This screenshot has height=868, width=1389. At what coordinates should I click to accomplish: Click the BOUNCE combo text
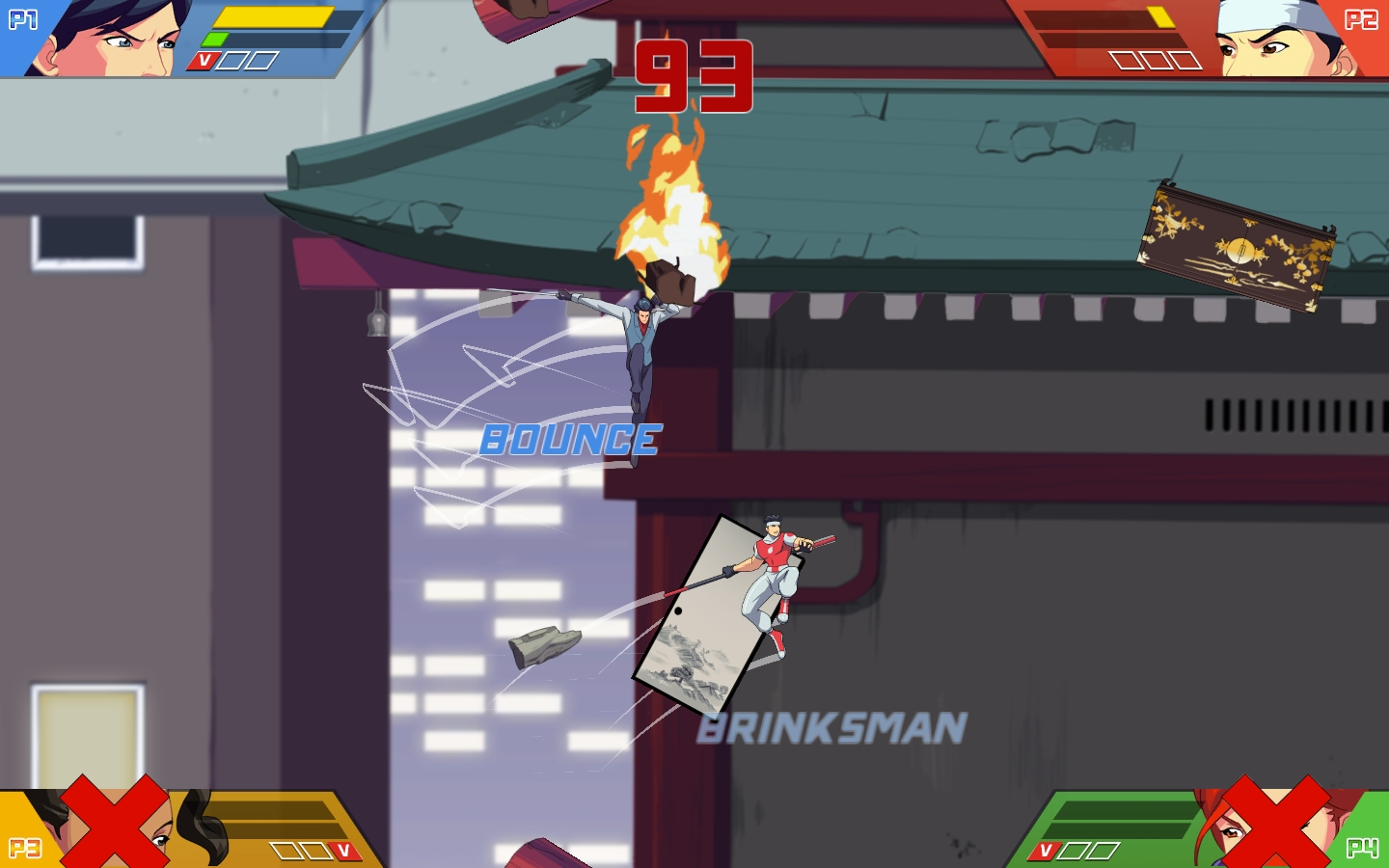569,441
